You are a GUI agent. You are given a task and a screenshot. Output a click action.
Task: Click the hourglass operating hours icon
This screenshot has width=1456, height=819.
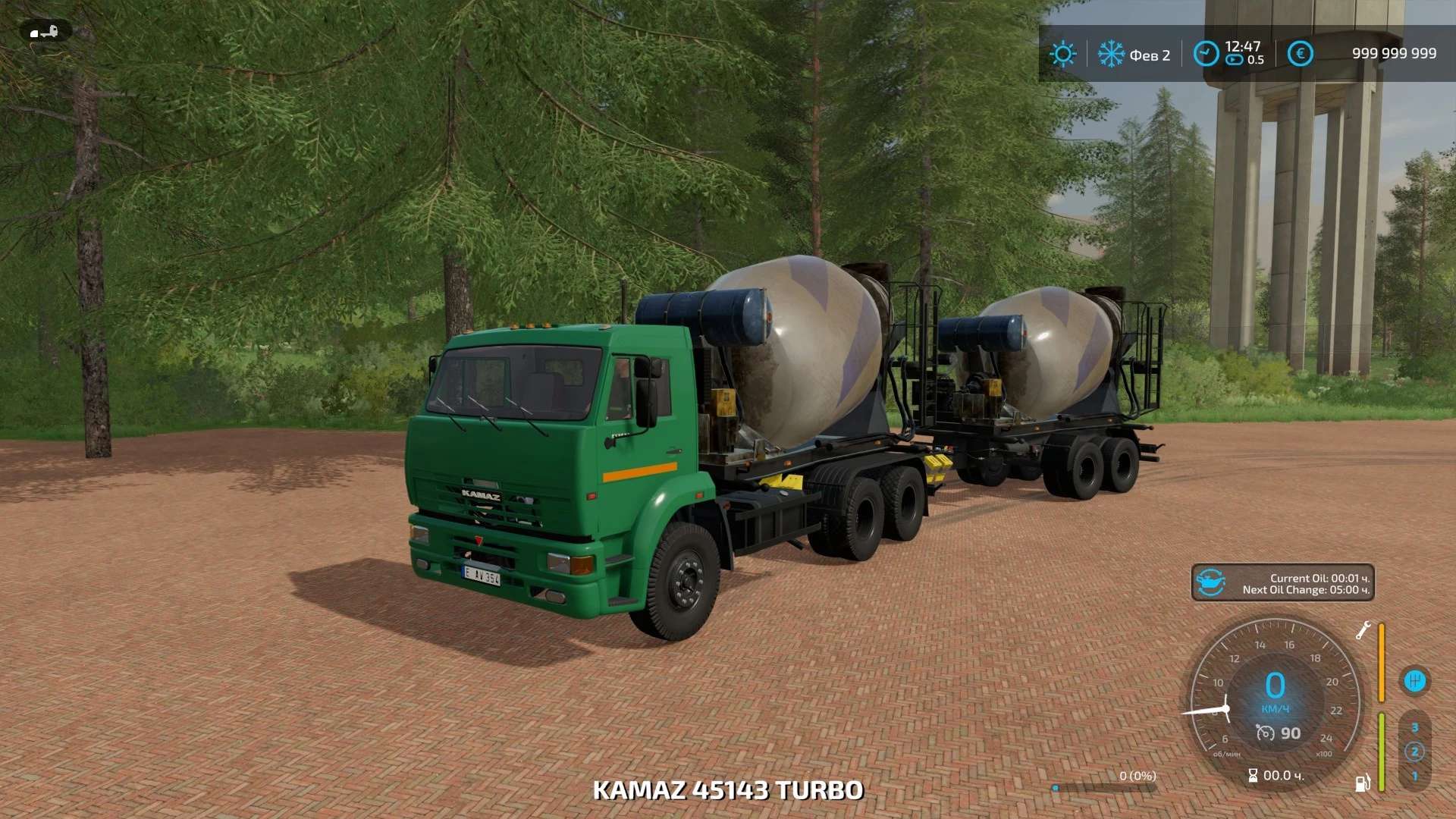click(1253, 776)
